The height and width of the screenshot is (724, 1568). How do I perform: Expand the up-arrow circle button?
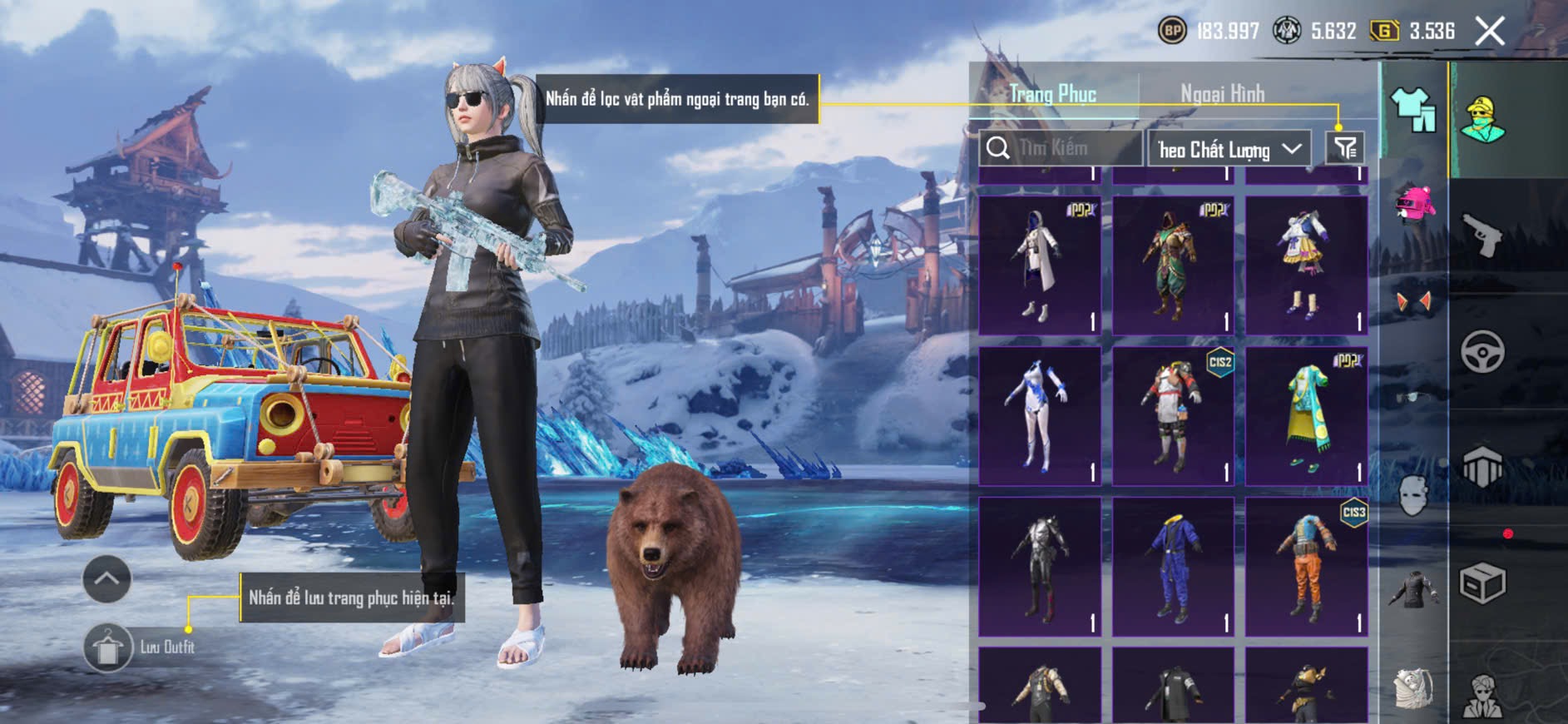(x=107, y=578)
